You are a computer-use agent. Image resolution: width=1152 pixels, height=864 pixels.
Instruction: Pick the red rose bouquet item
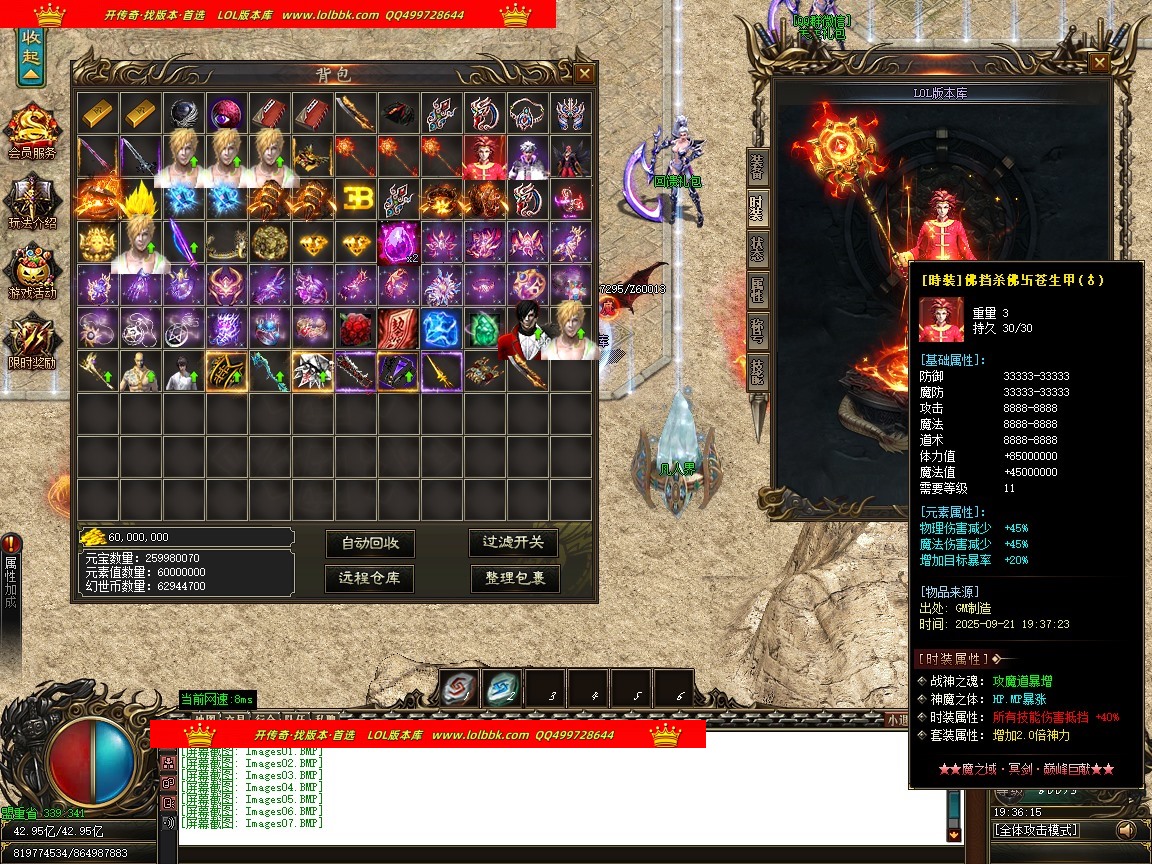coord(356,328)
